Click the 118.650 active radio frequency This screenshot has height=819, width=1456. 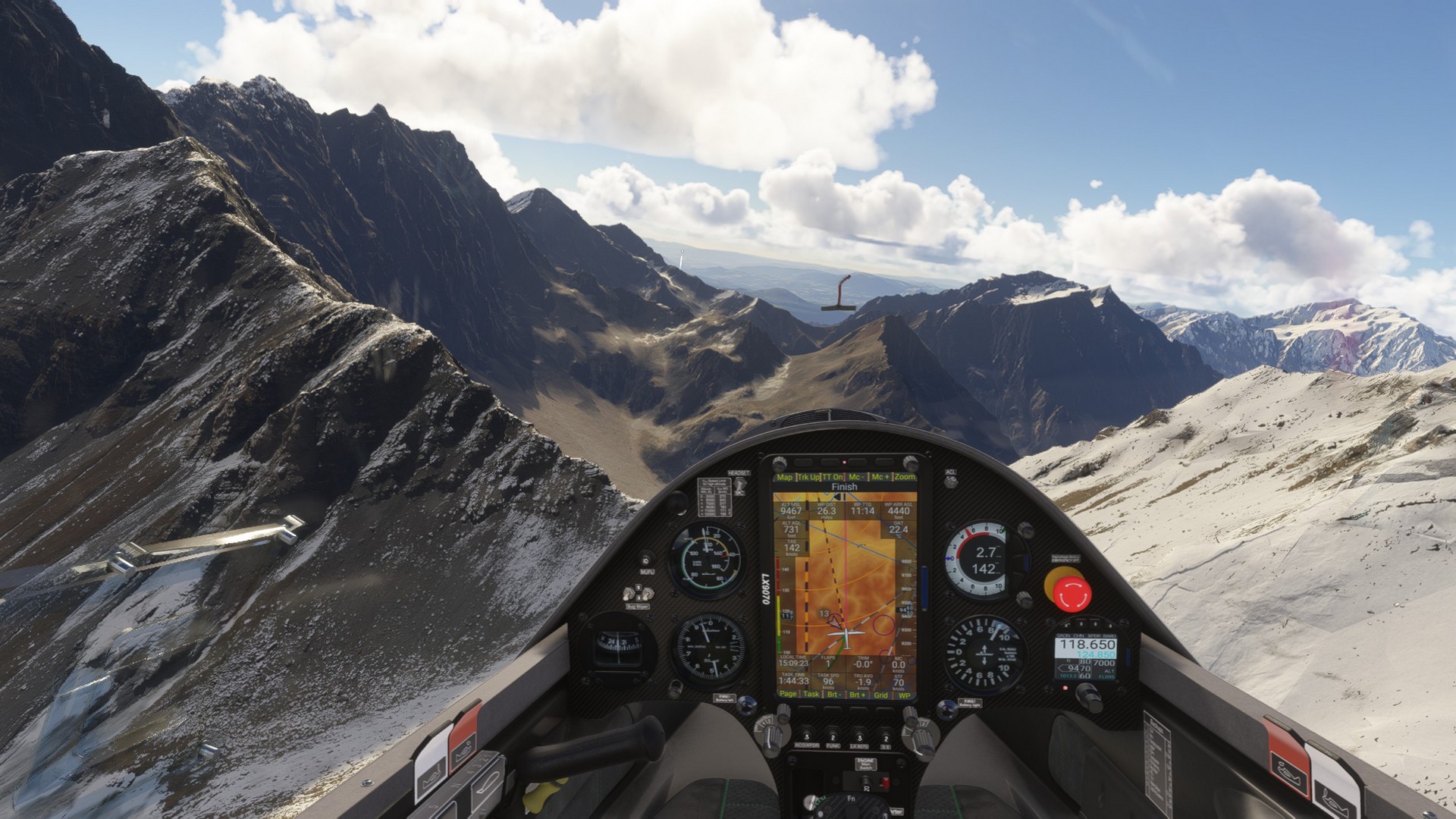tap(1087, 644)
